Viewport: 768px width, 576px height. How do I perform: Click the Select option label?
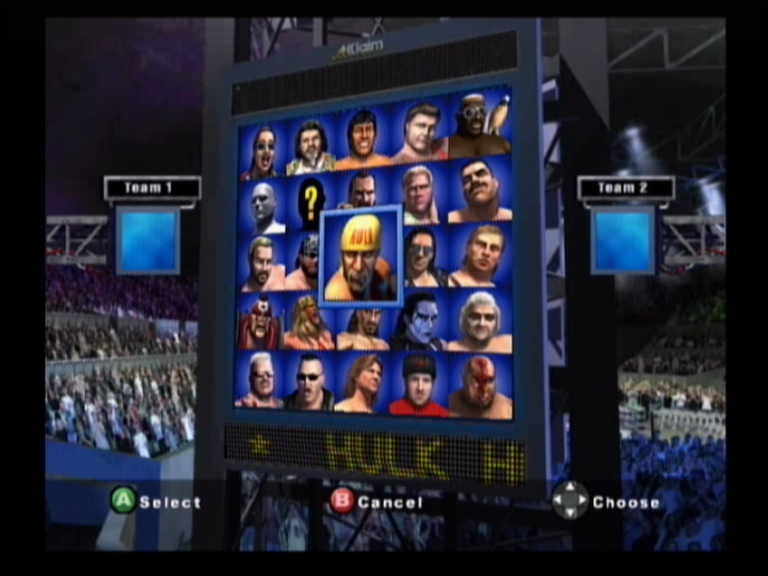pos(170,502)
